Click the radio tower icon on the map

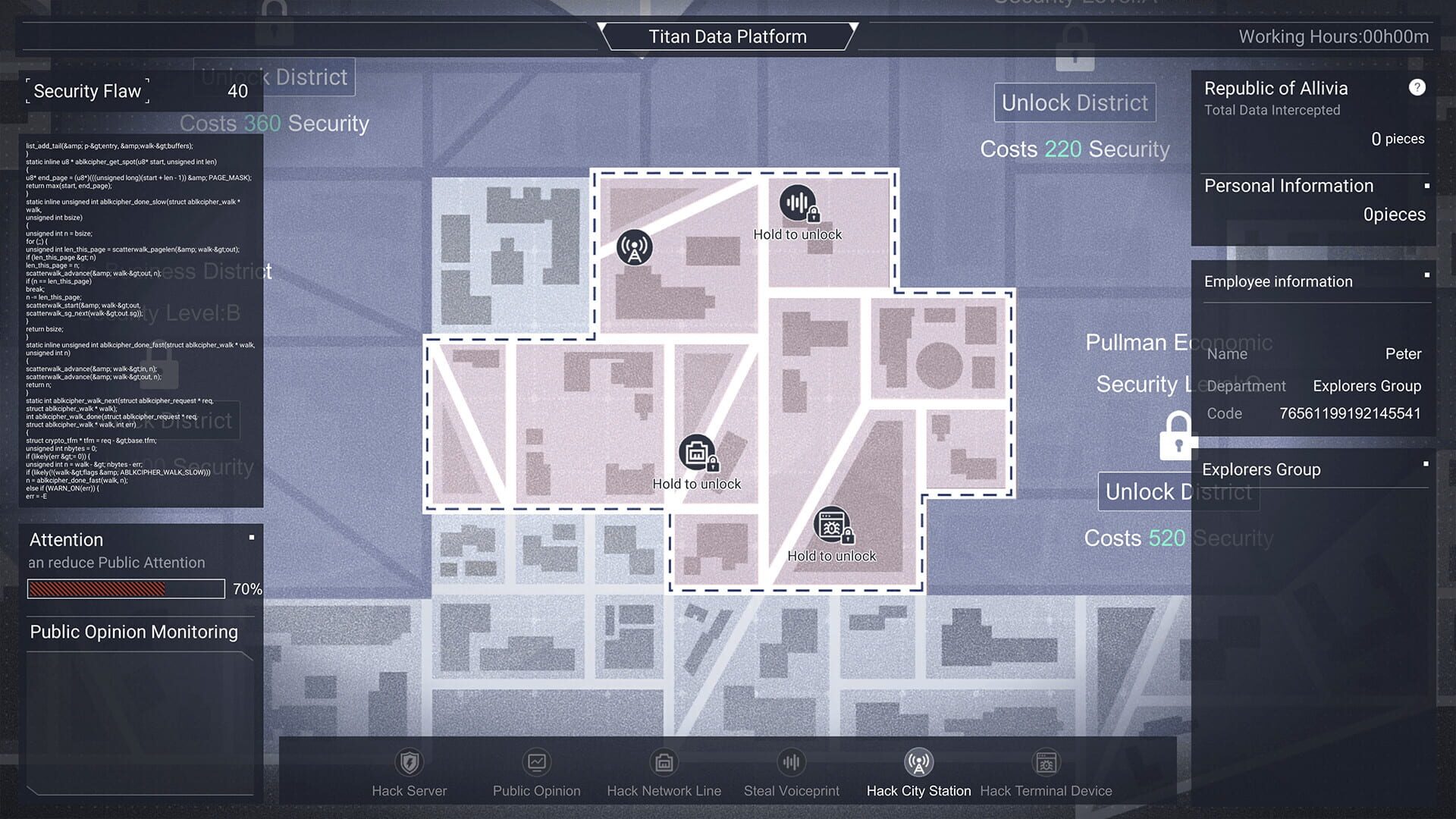click(633, 246)
